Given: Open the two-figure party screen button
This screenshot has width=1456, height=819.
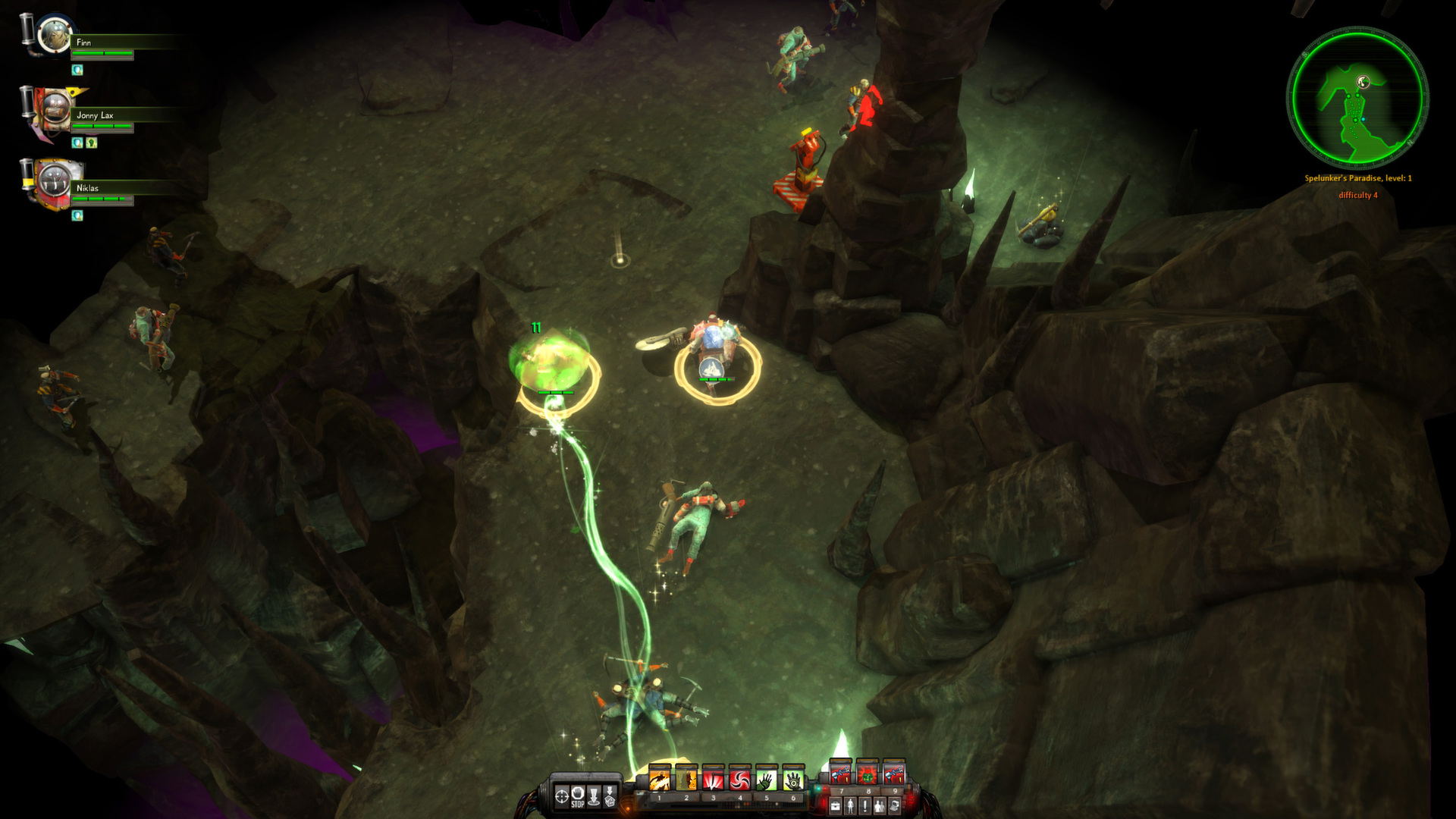Looking at the screenshot, I should point(880,806).
